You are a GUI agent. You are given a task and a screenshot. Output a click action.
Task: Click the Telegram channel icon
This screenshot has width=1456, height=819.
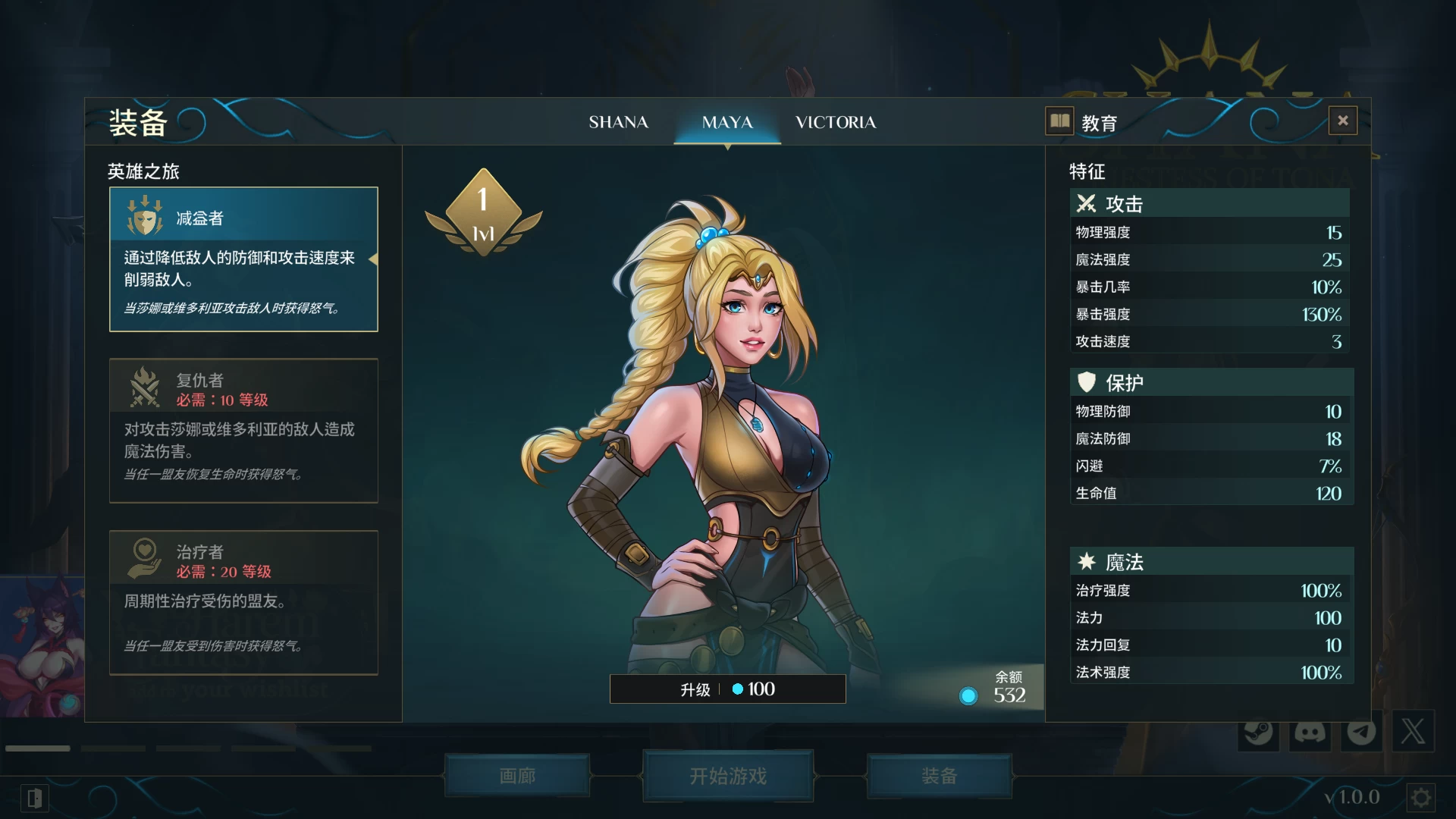(1361, 733)
